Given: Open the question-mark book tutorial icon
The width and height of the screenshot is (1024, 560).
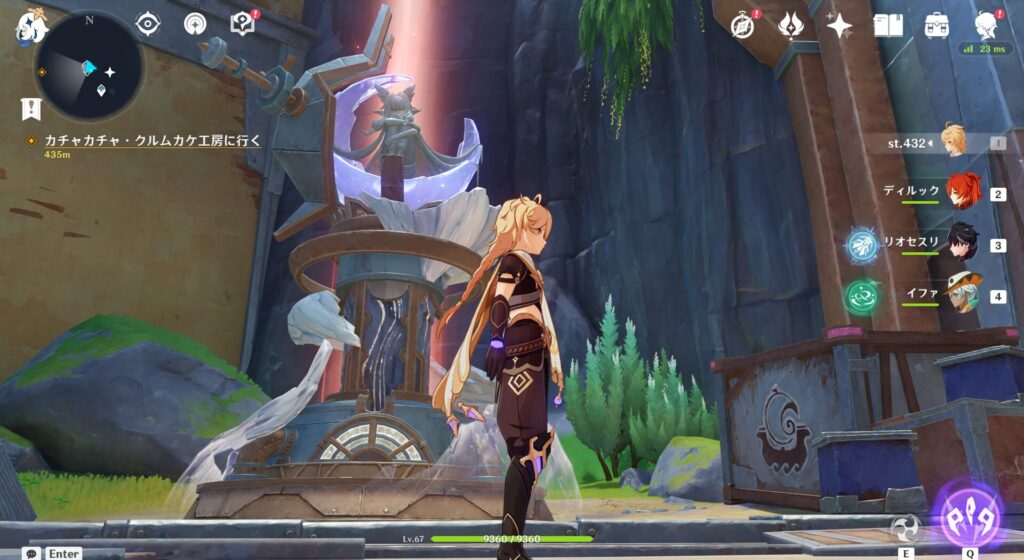Looking at the screenshot, I should (x=243, y=23).
